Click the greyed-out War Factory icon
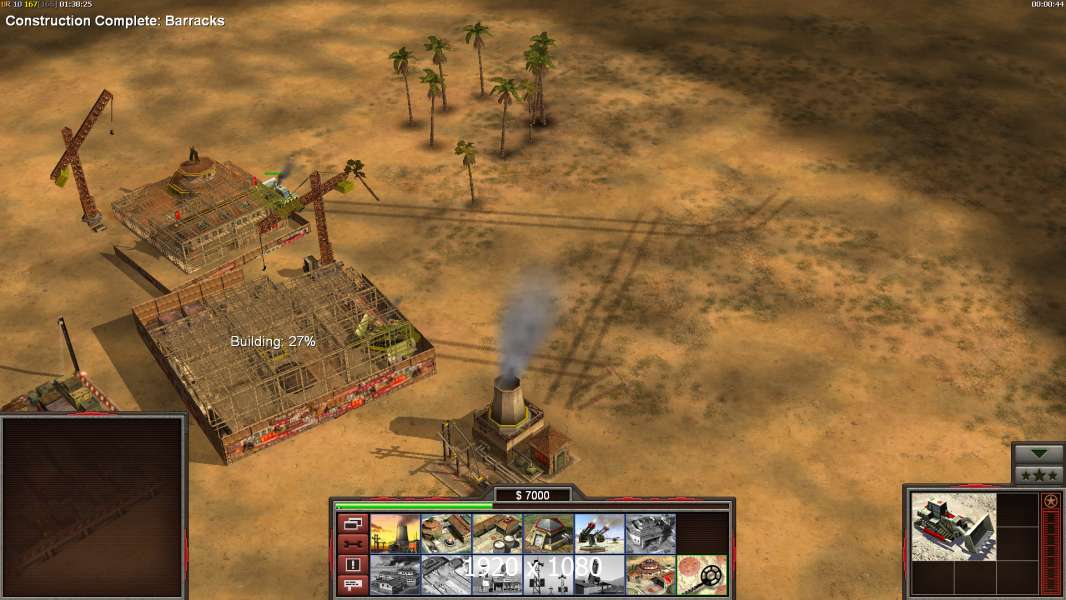1066x600 pixels. click(650, 533)
